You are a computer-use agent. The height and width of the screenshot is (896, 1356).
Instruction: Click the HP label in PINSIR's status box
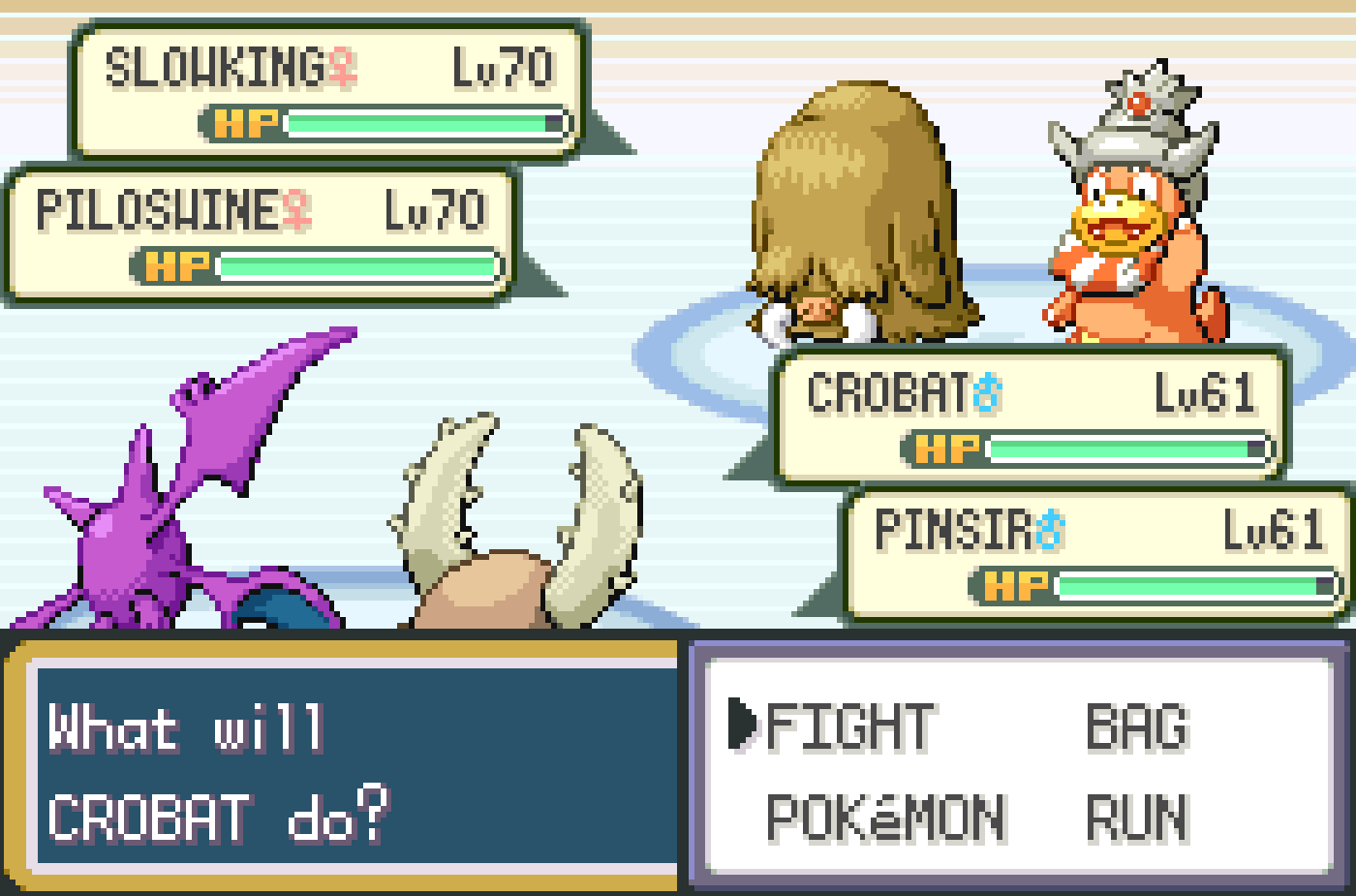click(1015, 586)
